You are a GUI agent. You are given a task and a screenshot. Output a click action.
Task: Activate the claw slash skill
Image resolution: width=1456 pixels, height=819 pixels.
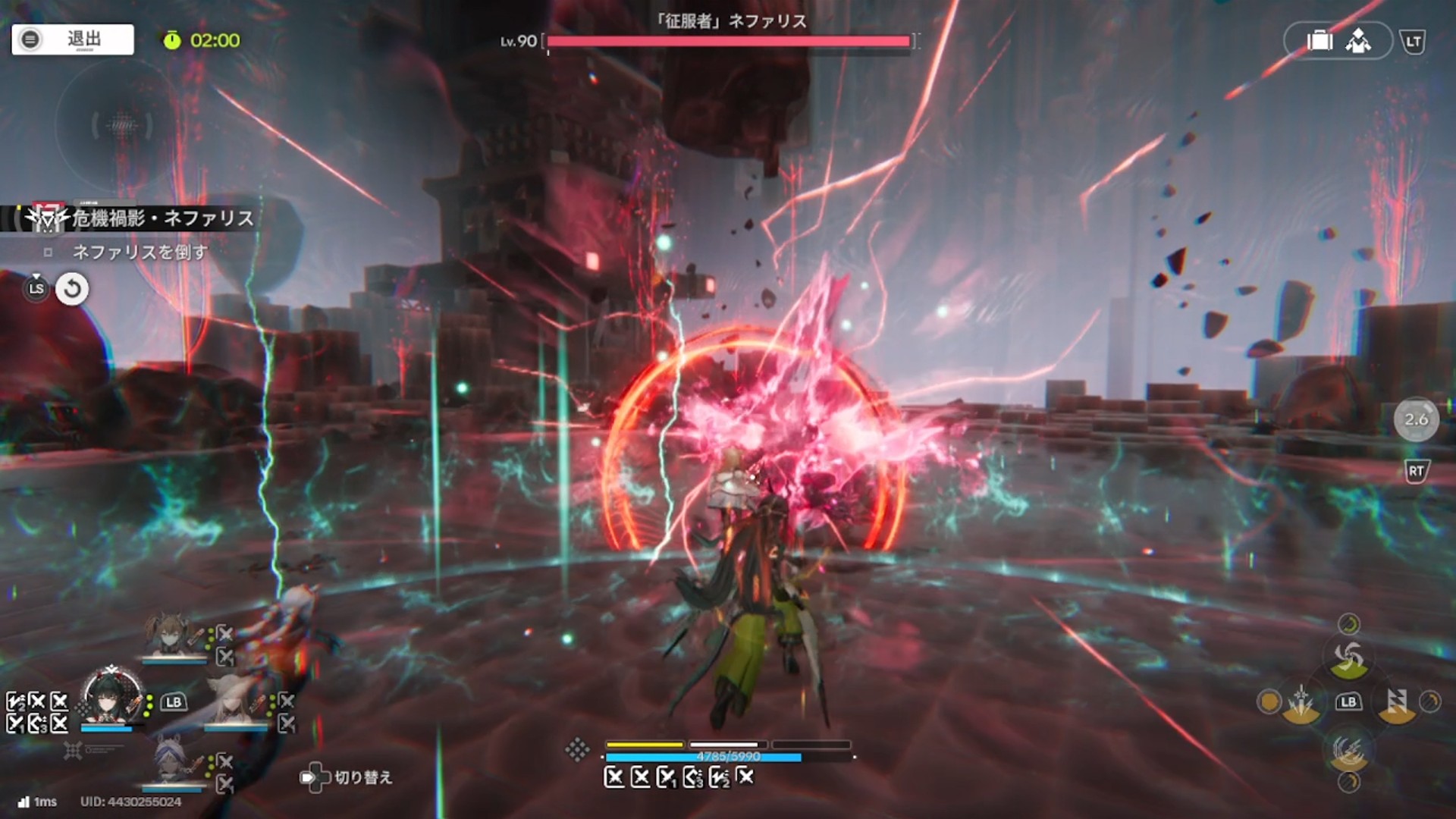click(x=1348, y=750)
